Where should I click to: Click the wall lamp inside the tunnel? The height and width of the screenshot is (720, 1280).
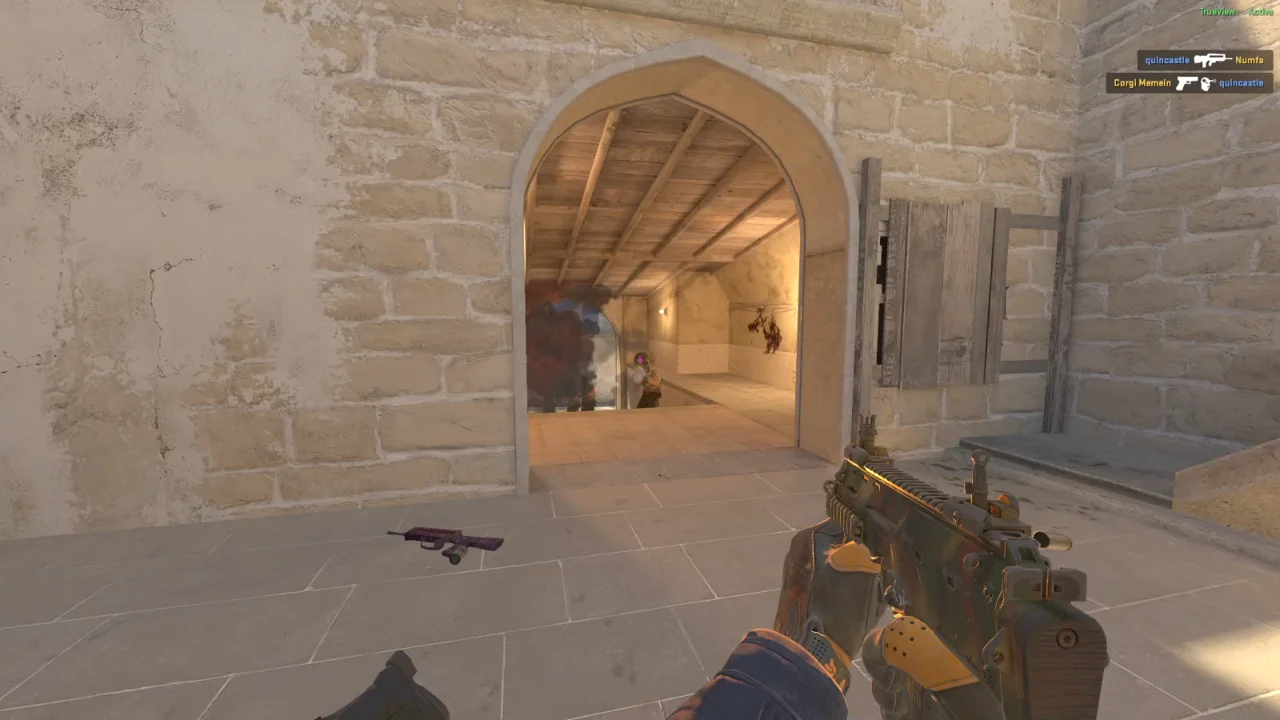click(663, 311)
